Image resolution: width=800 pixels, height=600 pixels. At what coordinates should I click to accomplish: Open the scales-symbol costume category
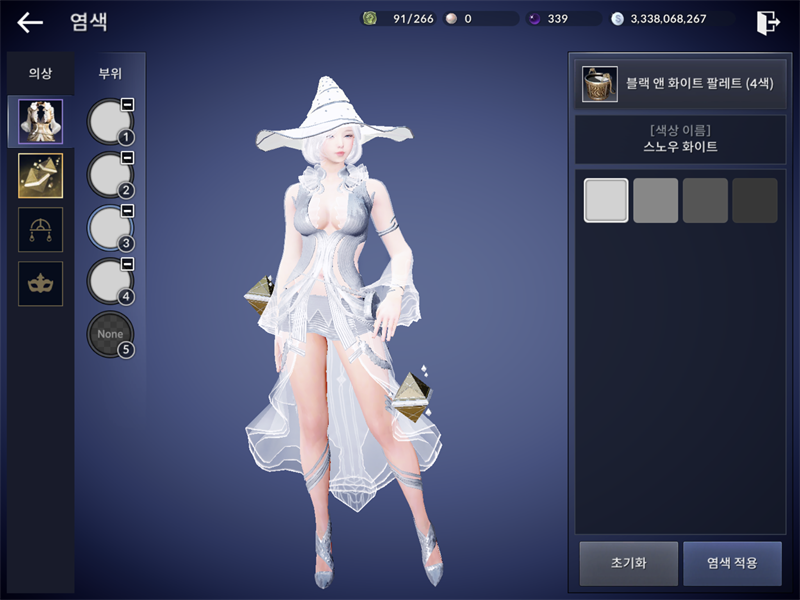tap(40, 230)
